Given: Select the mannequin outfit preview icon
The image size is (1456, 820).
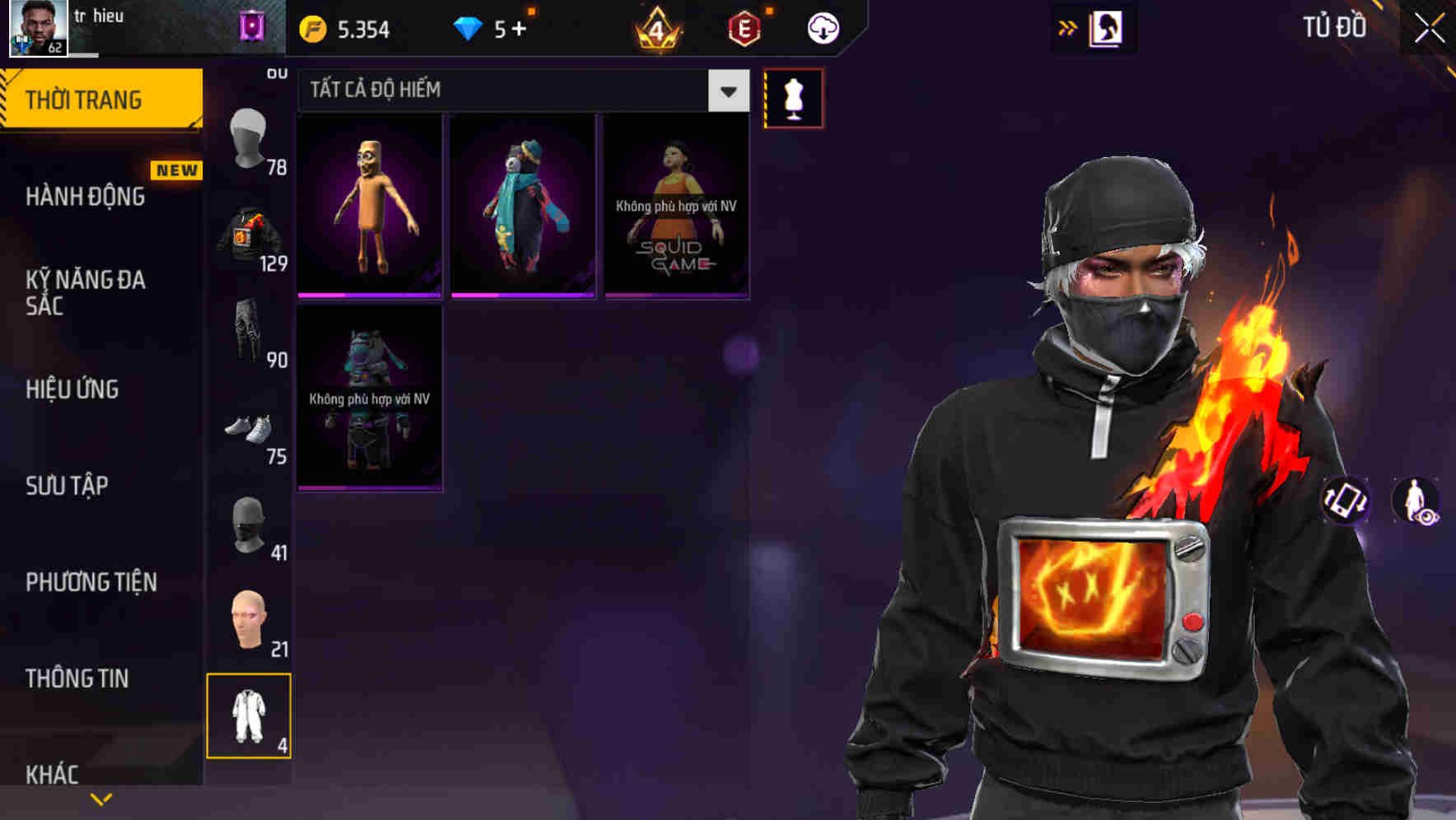Looking at the screenshot, I should 793,97.
